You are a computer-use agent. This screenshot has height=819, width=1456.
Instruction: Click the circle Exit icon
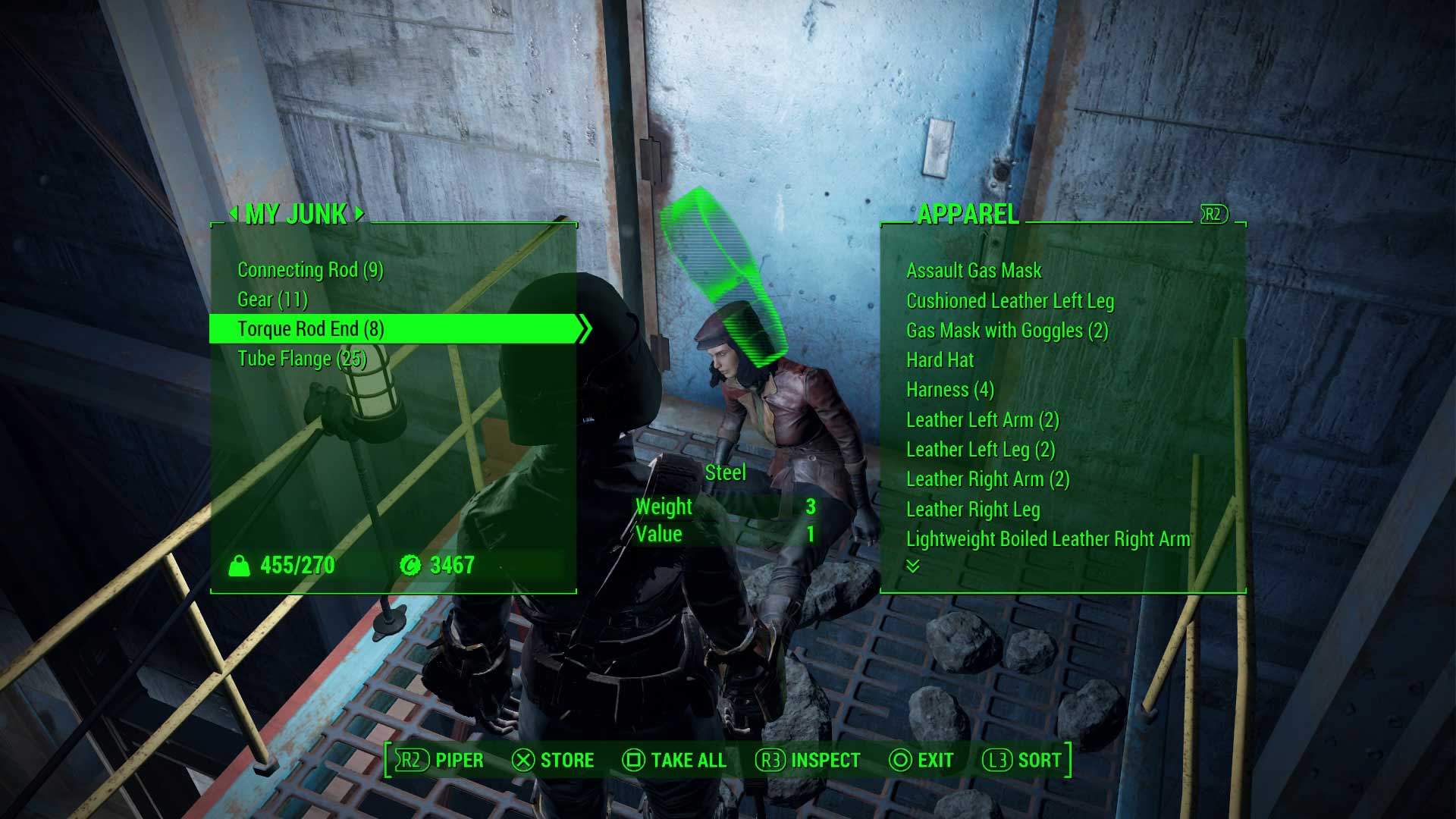(x=899, y=760)
